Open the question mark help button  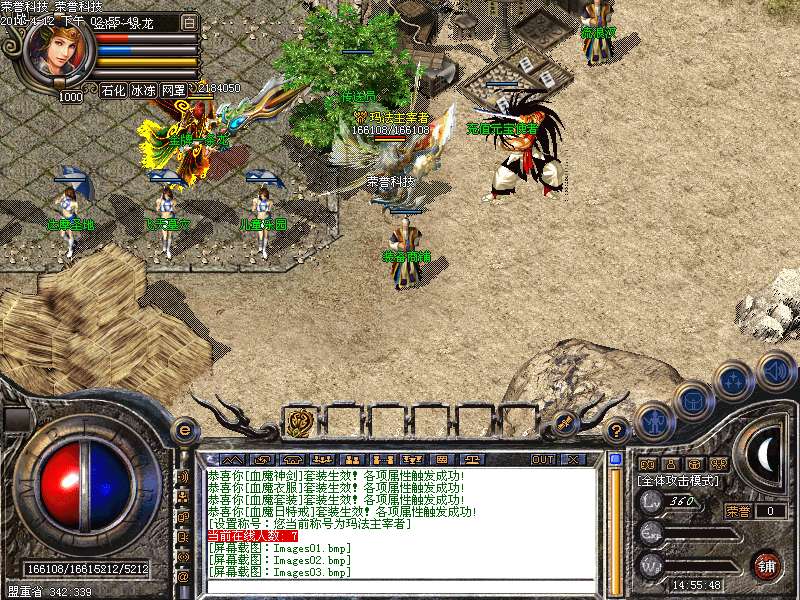click(618, 430)
